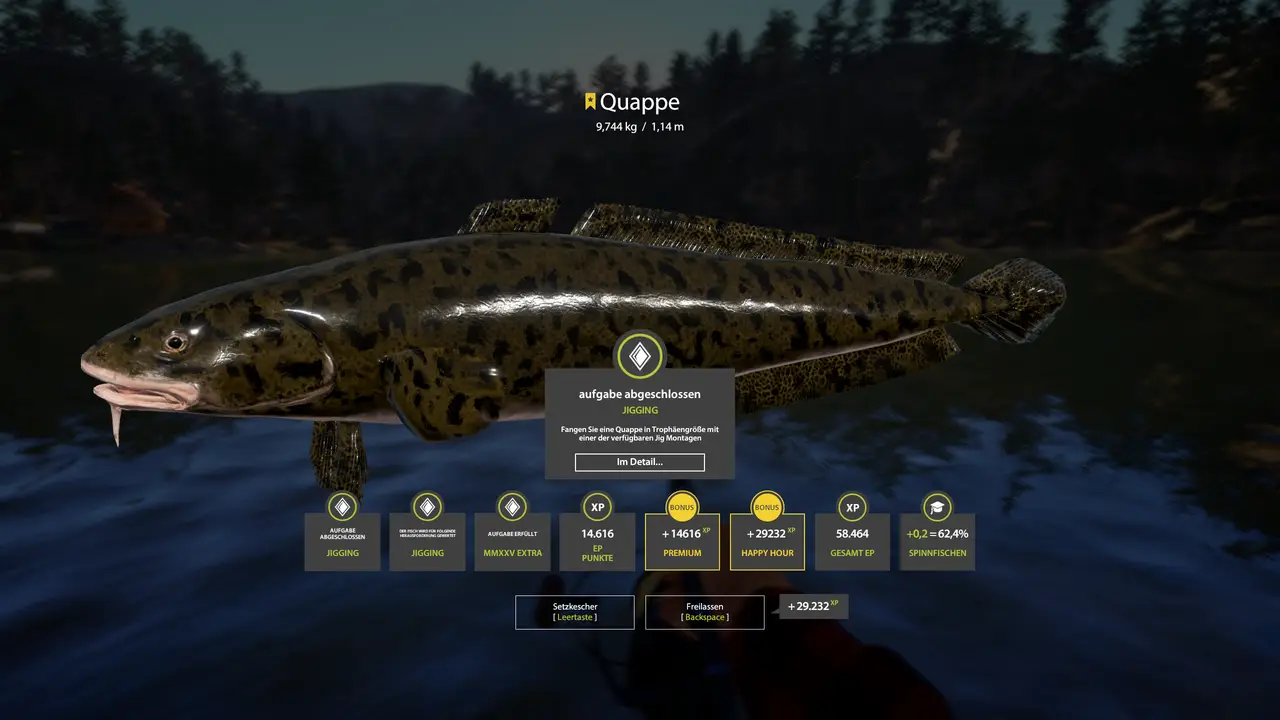Click the Gesamt EP tile
Screen dimensions: 1280x720
(x=852, y=541)
